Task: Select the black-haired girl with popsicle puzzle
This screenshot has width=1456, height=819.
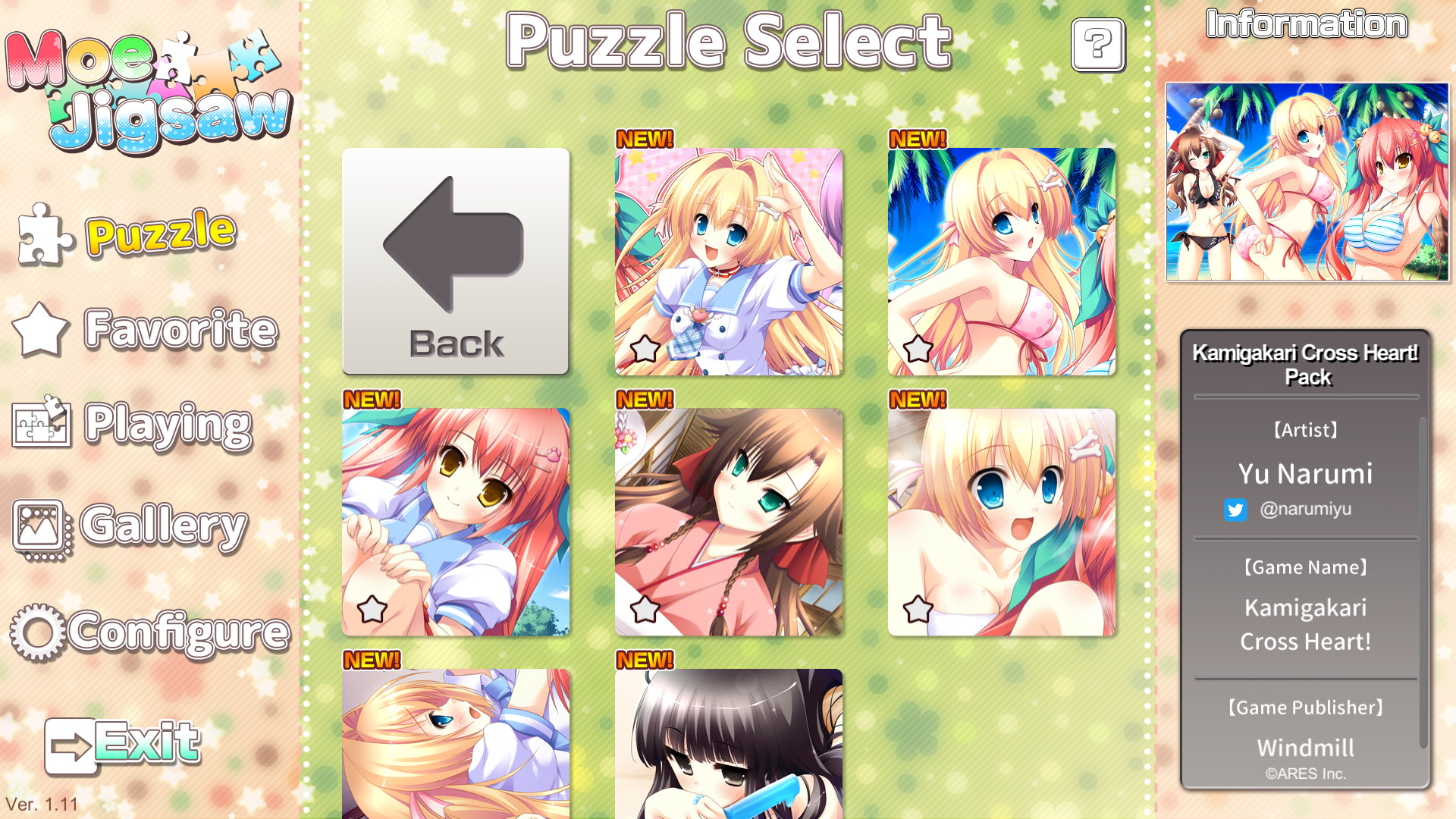Action: (729, 747)
